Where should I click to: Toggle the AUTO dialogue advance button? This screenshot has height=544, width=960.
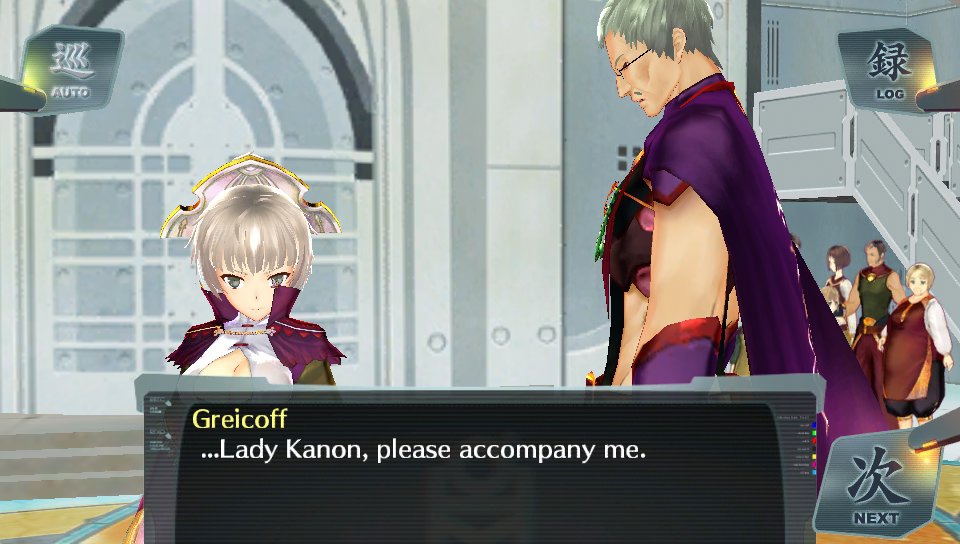click(70, 69)
